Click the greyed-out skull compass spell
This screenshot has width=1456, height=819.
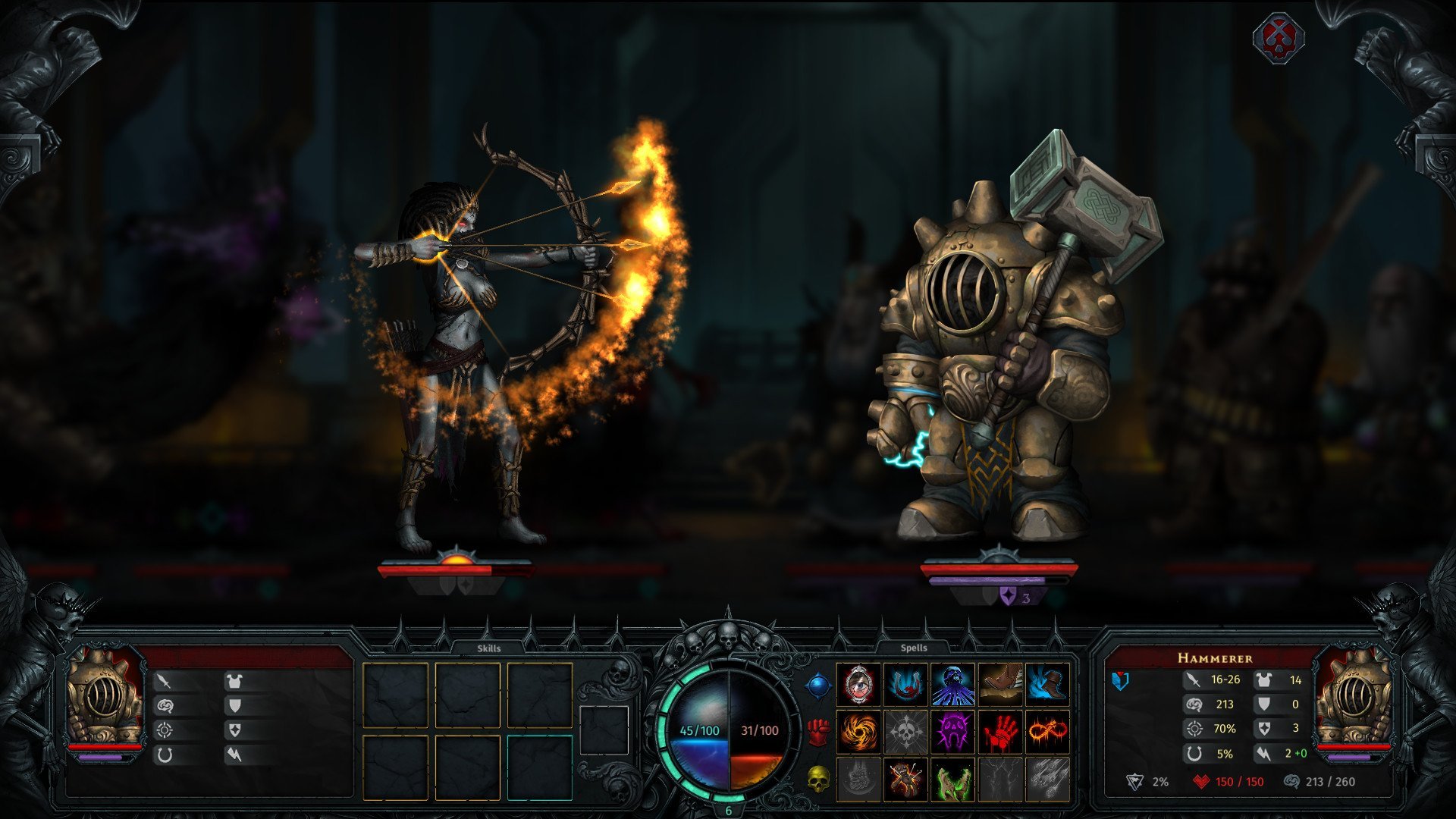point(905,732)
